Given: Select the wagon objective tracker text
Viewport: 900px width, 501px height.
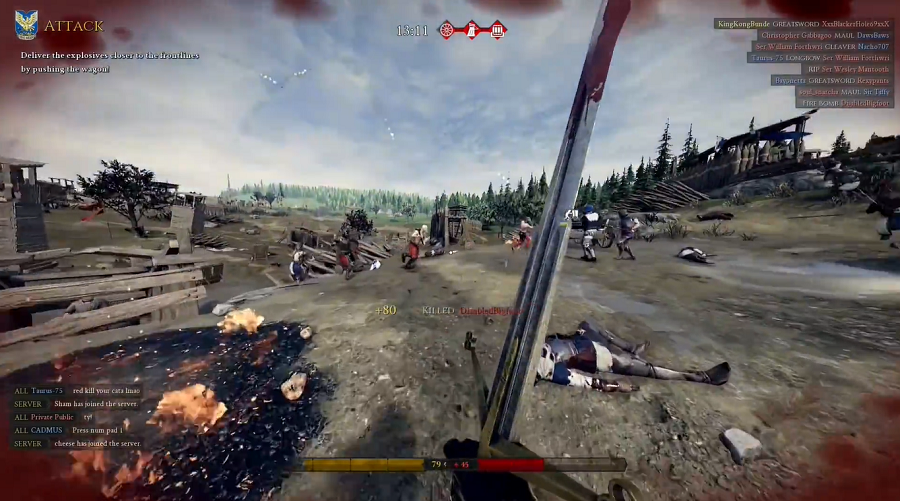Looking at the screenshot, I should tap(109, 62).
